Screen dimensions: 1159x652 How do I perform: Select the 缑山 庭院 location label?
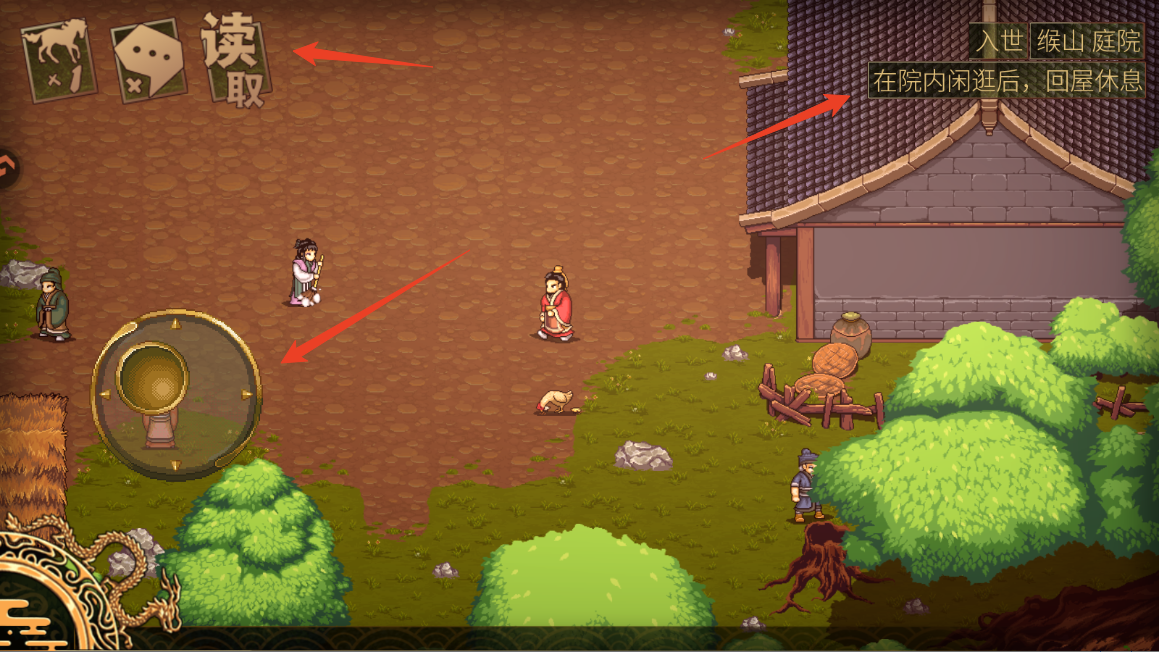[x=1087, y=41]
